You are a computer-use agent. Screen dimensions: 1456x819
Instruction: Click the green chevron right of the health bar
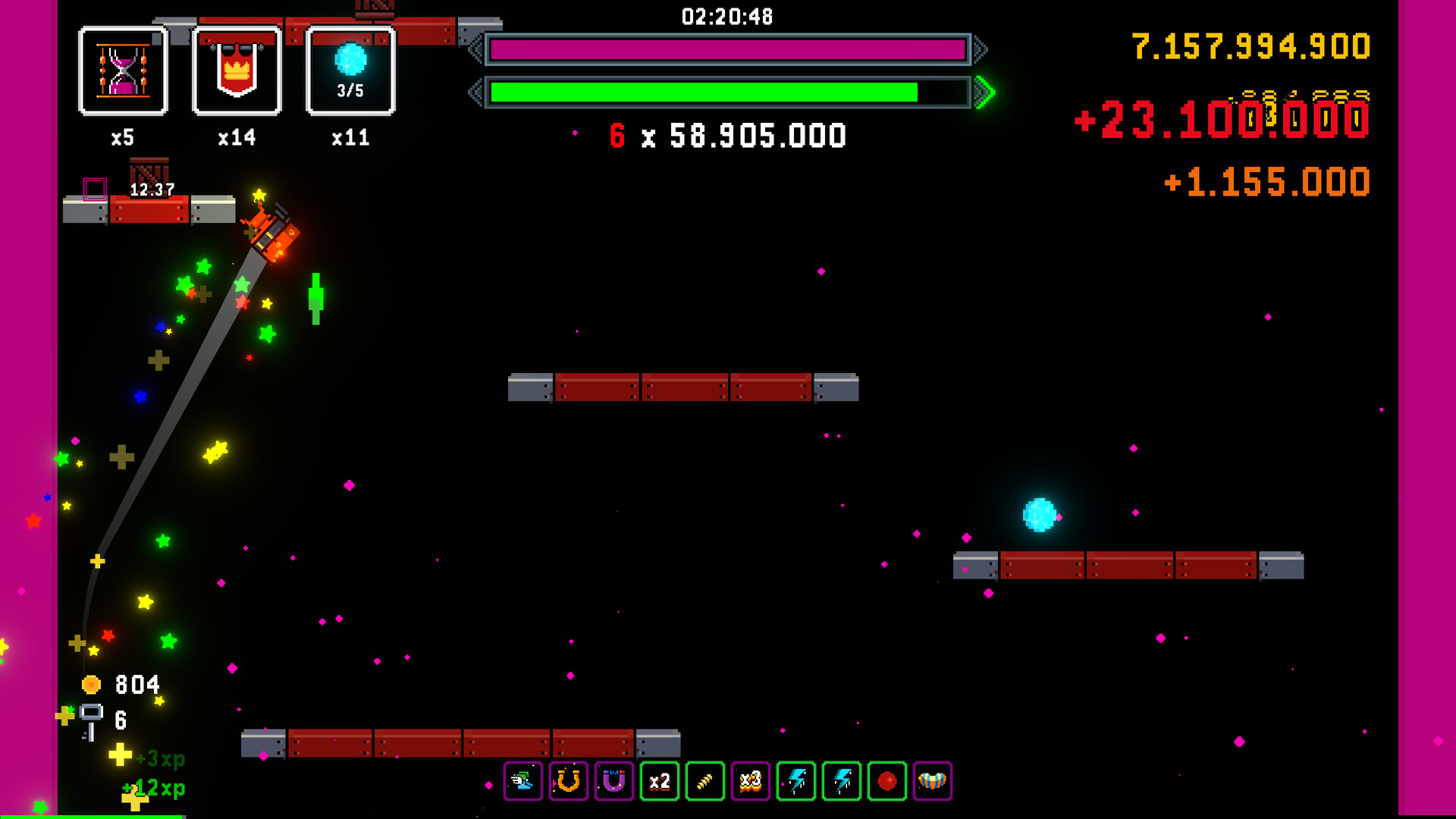[984, 93]
